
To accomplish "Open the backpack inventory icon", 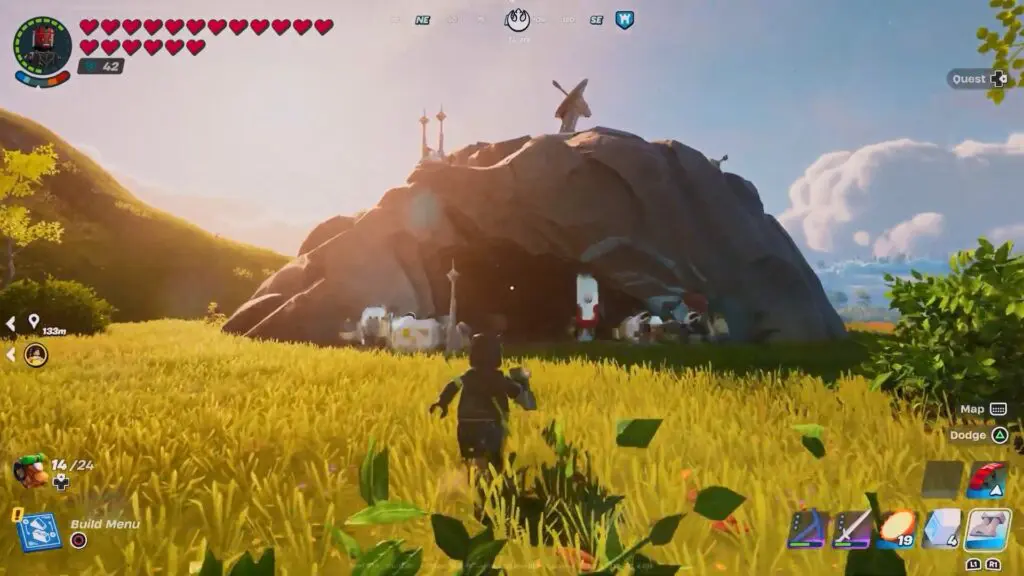I will pos(31,470).
